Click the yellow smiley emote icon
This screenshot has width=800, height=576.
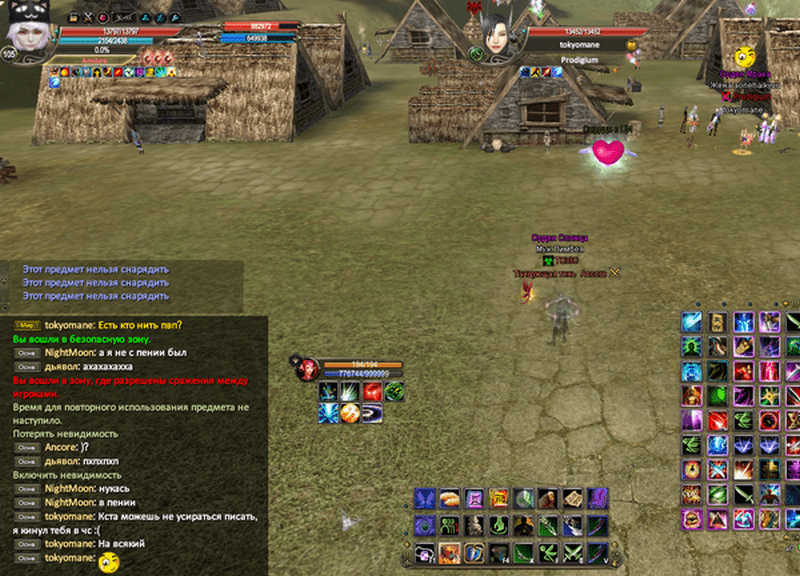pyautogui.click(x=744, y=57)
